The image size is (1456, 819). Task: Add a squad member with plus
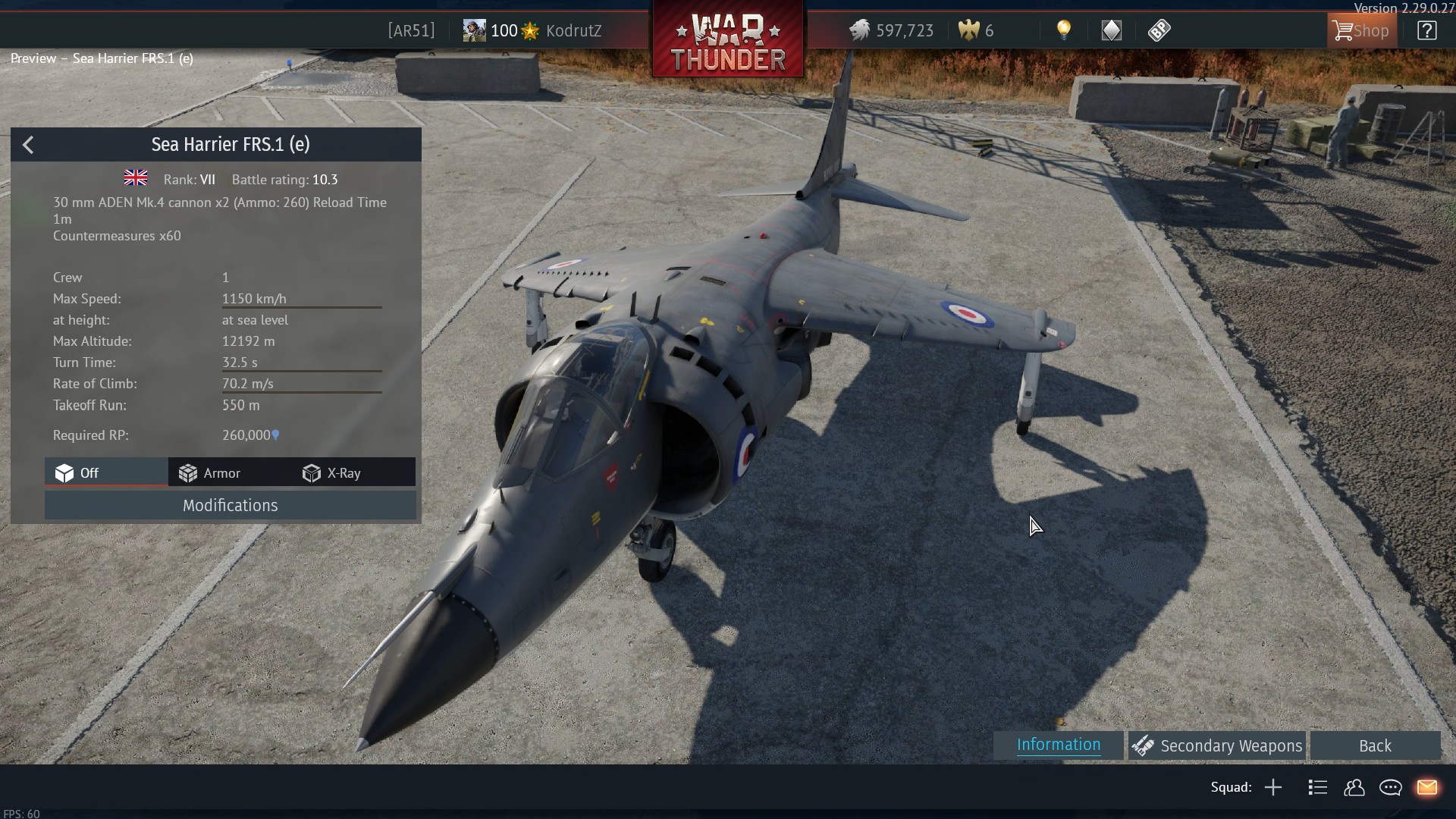click(1273, 788)
